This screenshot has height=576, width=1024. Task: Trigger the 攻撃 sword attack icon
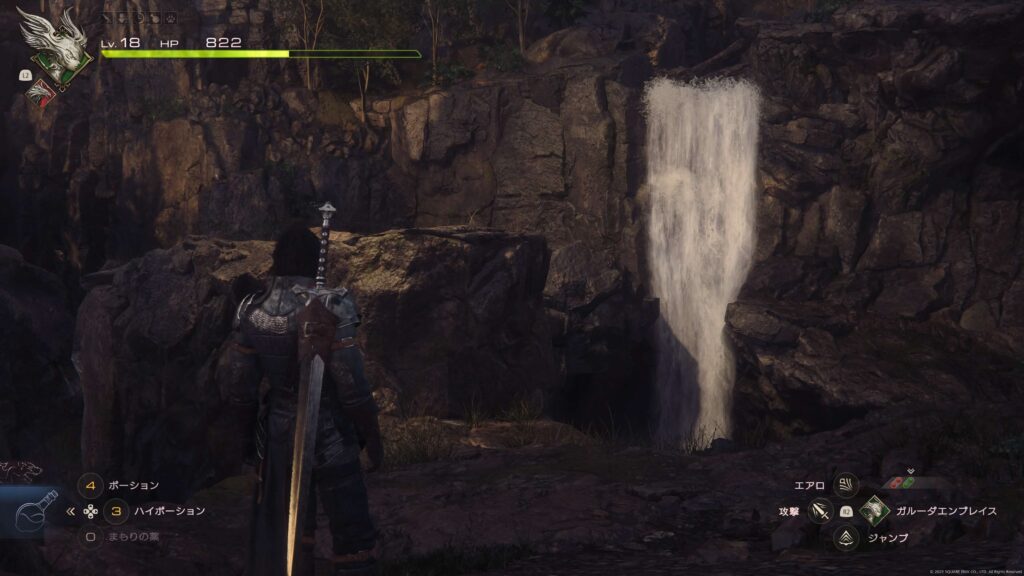click(x=820, y=511)
